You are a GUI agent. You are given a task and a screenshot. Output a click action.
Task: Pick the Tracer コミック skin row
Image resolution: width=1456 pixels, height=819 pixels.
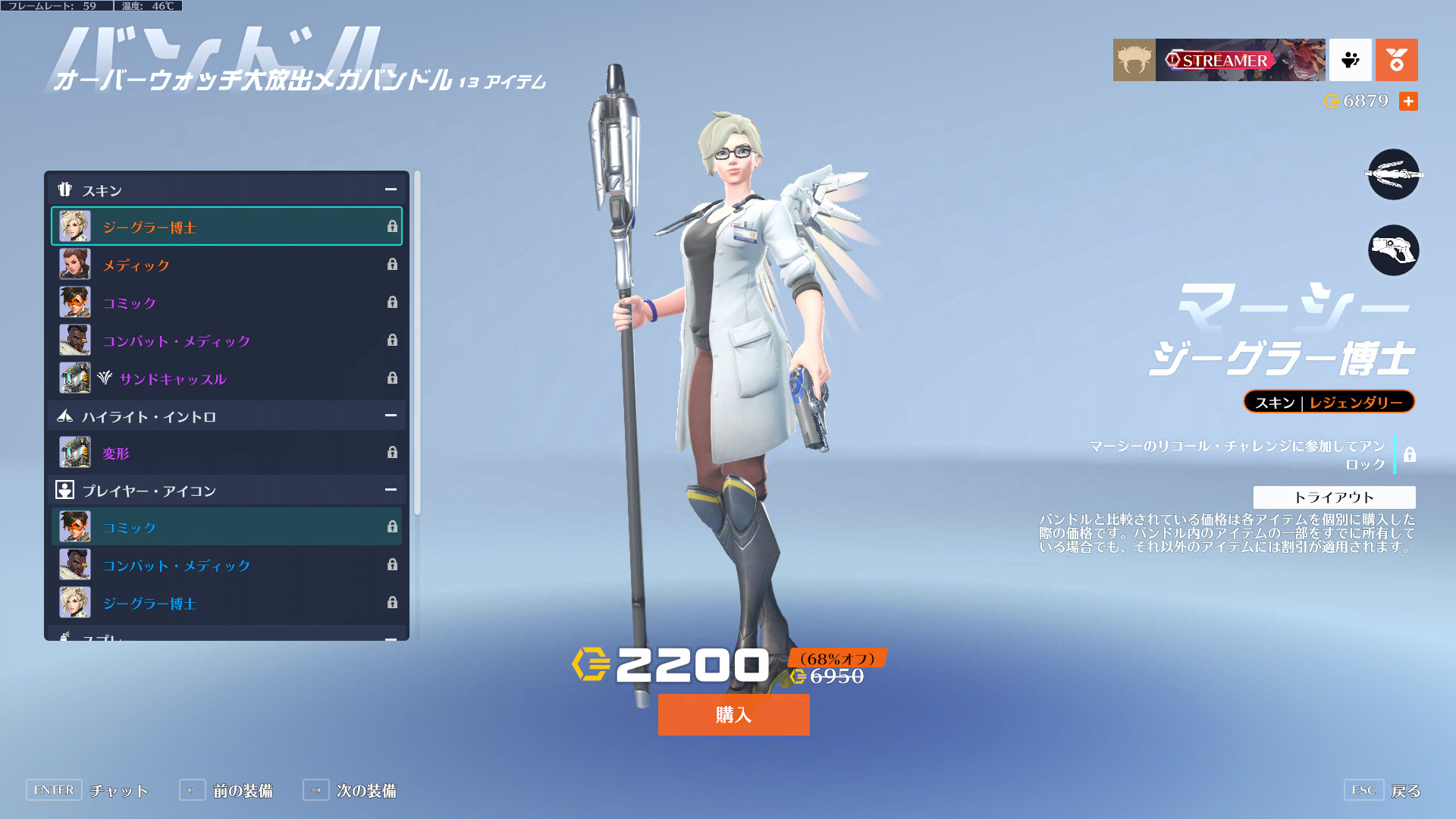226,303
